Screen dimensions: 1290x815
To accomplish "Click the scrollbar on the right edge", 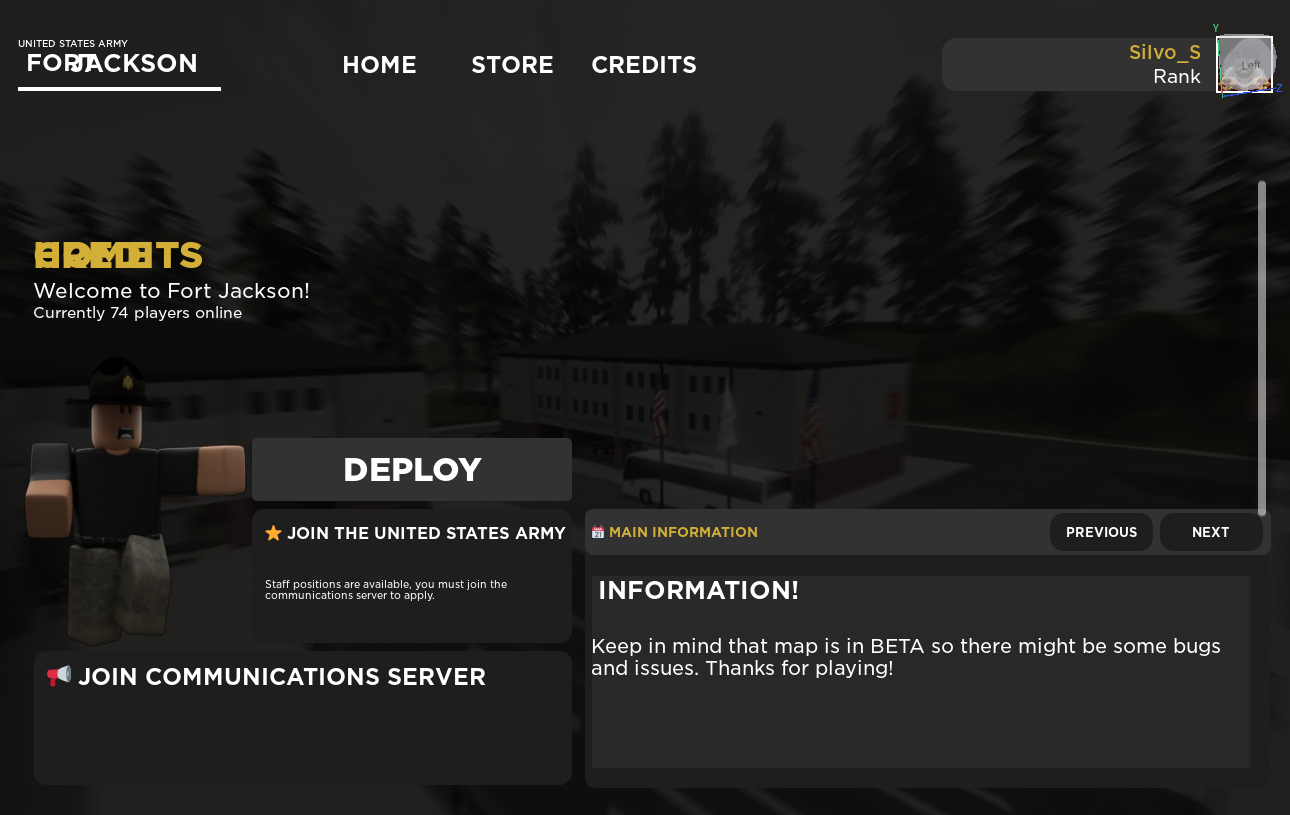I will pos(1262,340).
